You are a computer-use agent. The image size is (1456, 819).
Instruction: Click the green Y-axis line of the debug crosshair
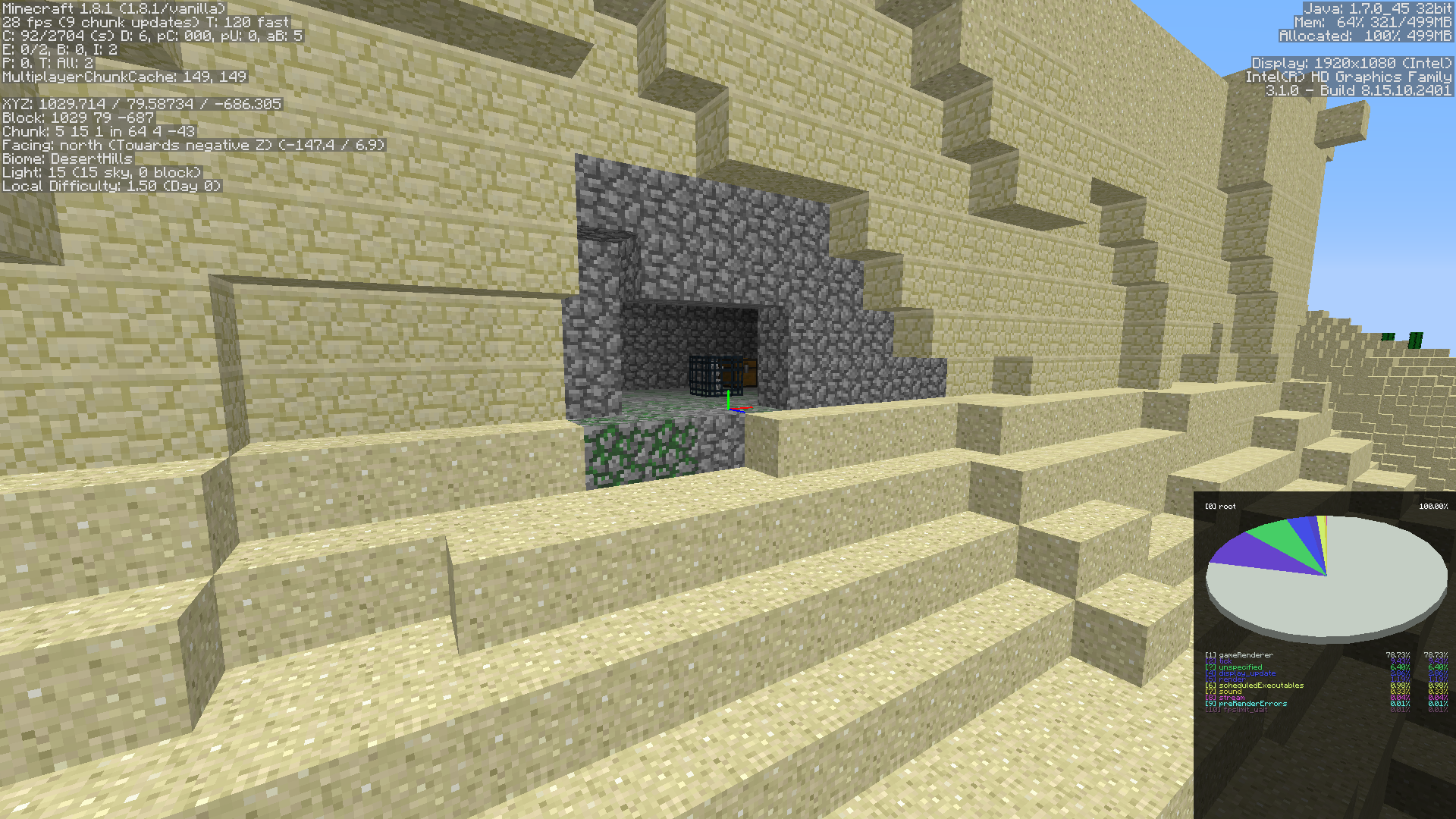tap(727, 398)
